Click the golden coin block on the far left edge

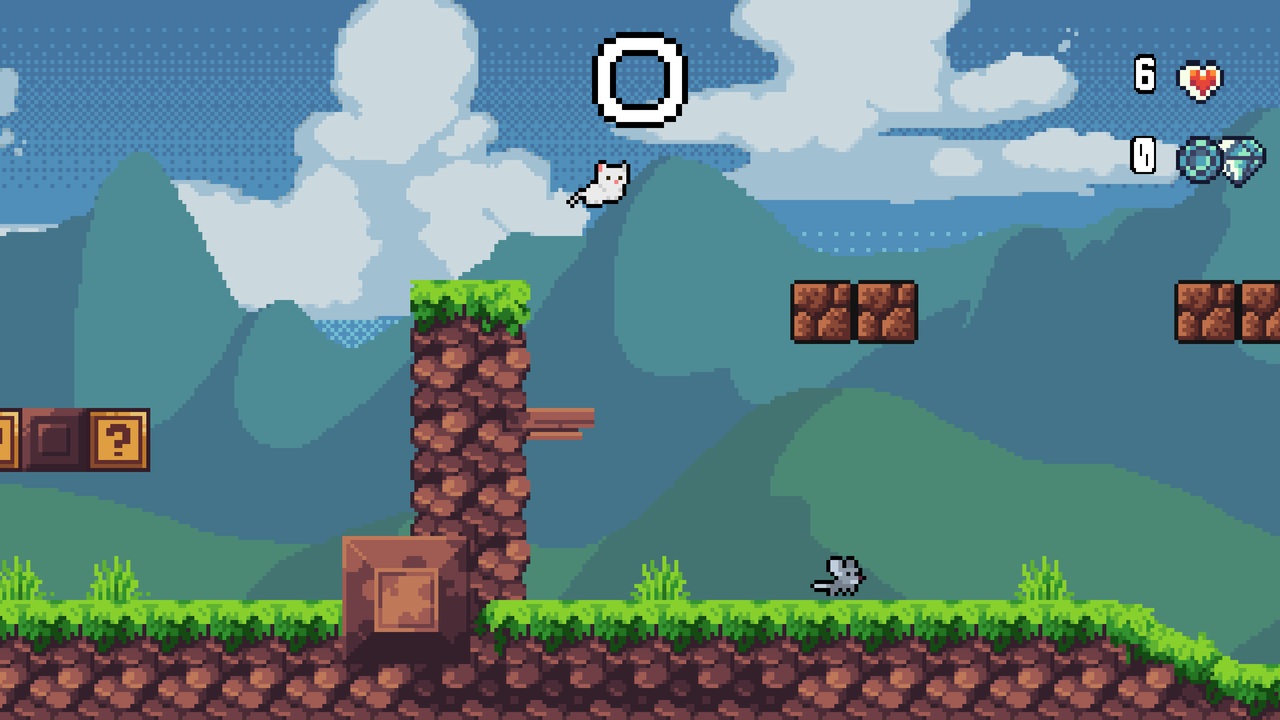[x=8, y=437]
